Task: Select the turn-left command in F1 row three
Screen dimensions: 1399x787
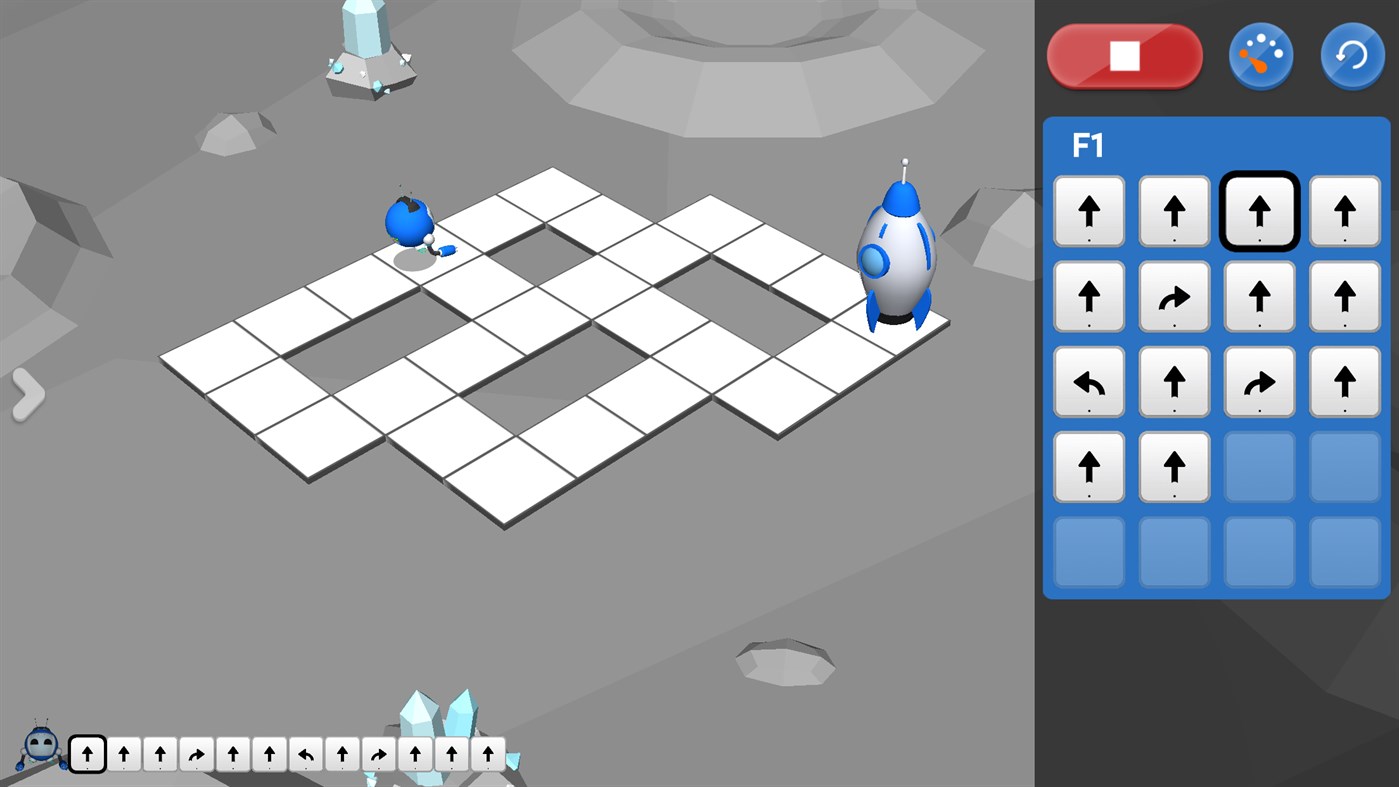Action: [x=1089, y=381]
